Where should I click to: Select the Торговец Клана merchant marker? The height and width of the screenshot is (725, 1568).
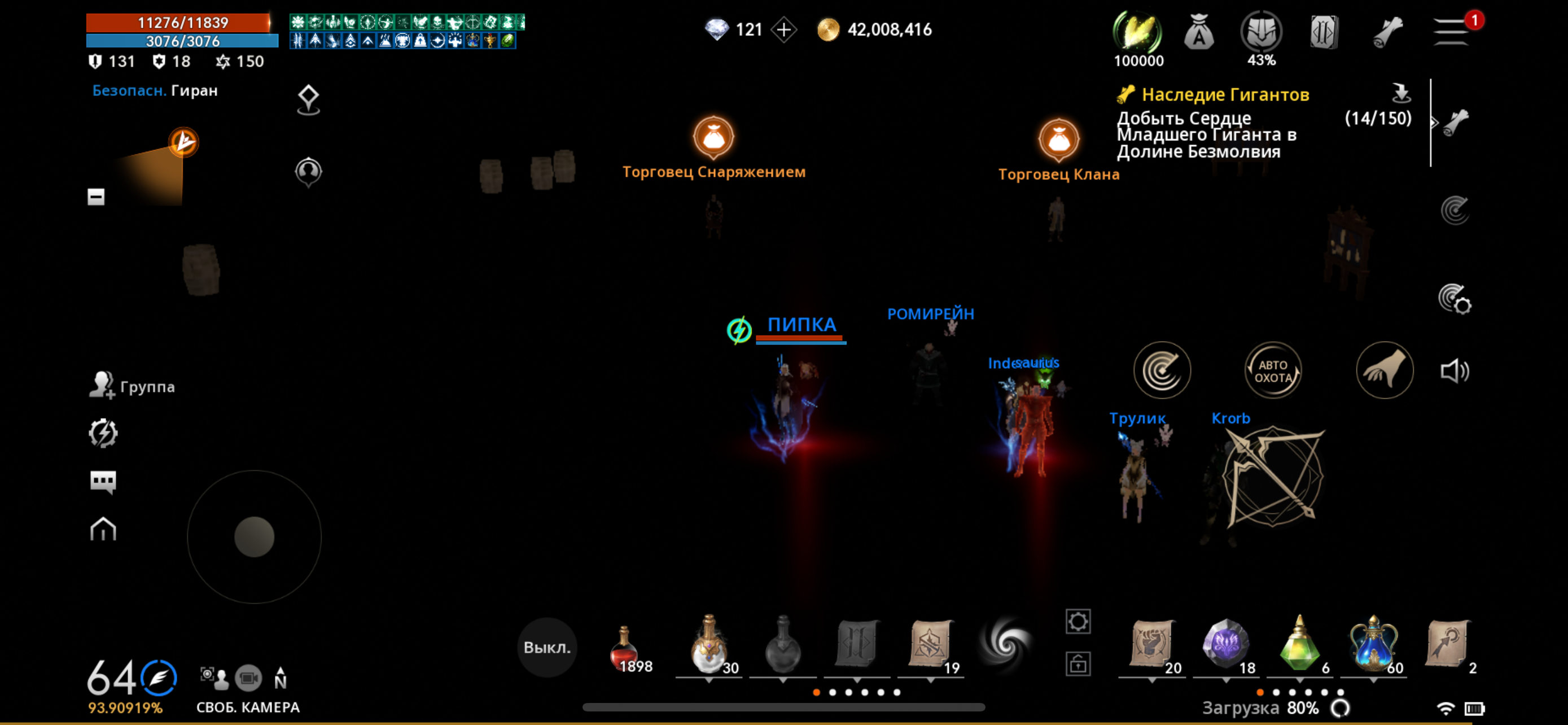click(1058, 139)
